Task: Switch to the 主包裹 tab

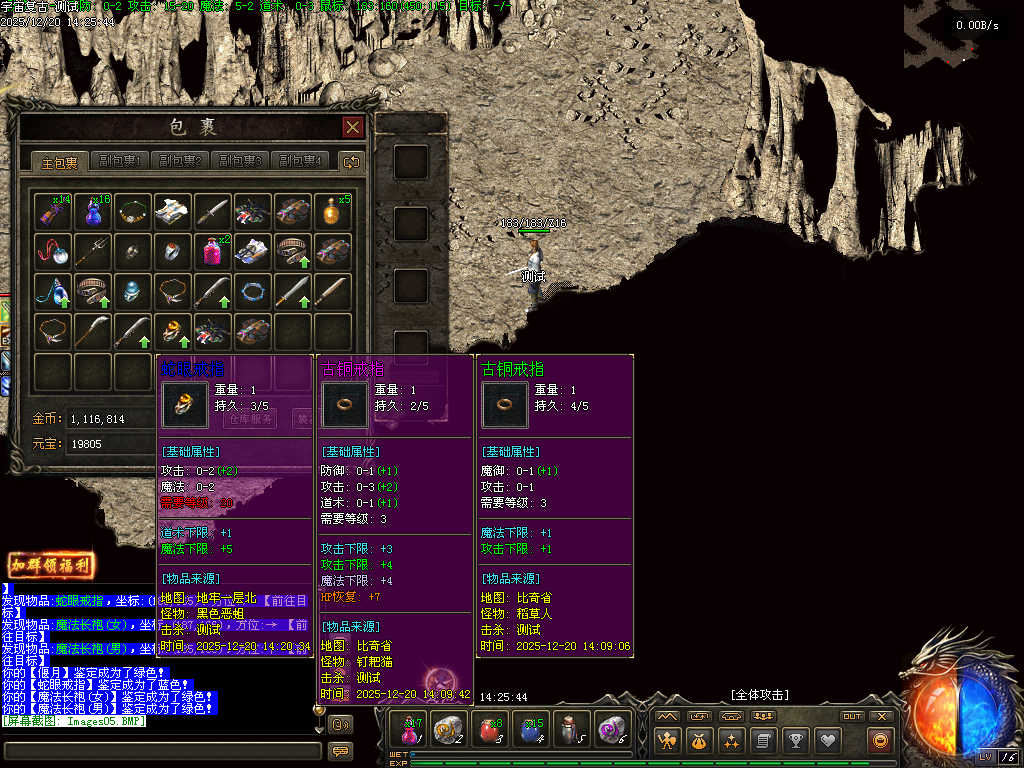Action: click(x=58, y=162)
